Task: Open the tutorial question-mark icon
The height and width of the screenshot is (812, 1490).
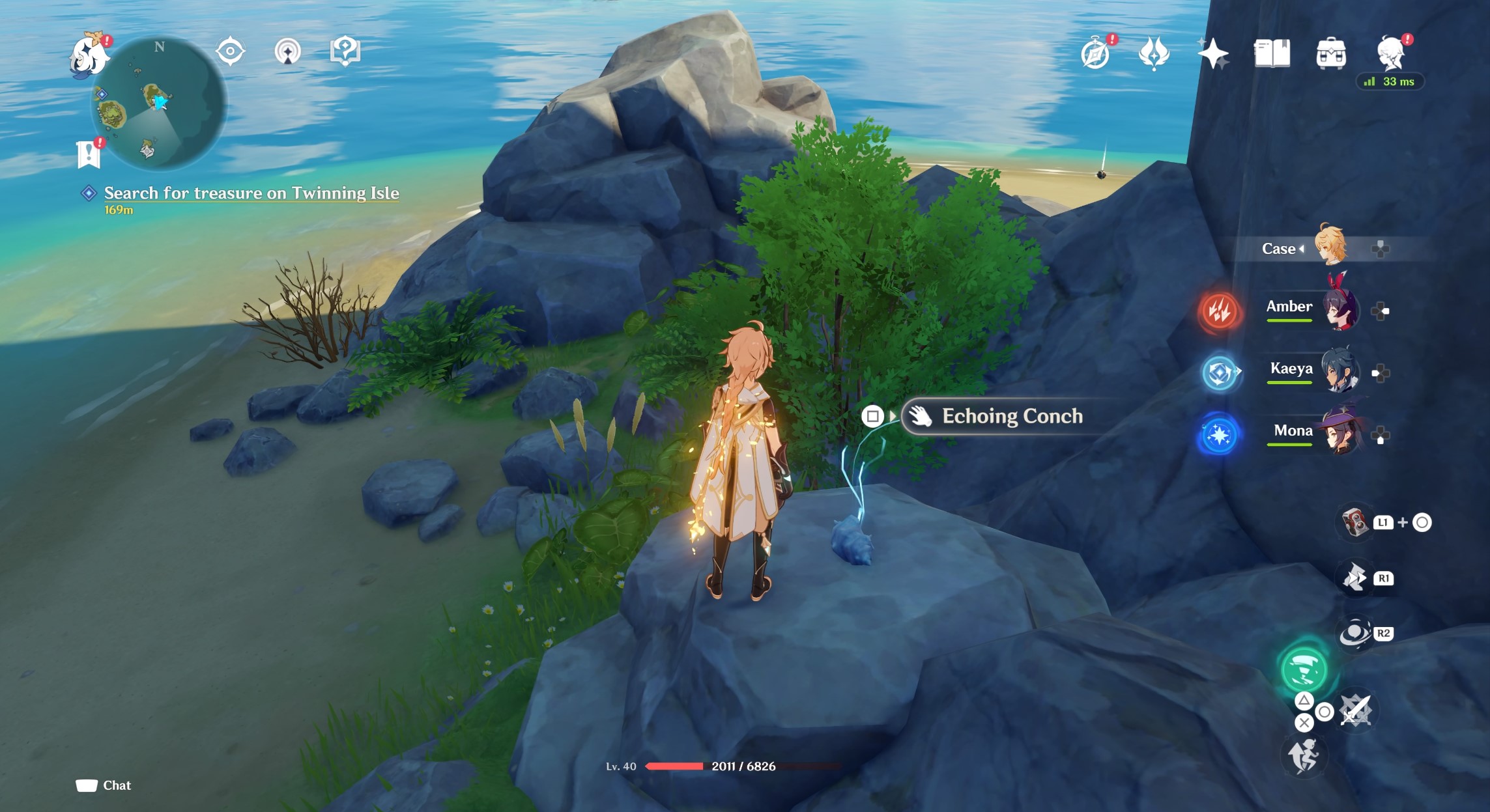Action: (344, 49)
